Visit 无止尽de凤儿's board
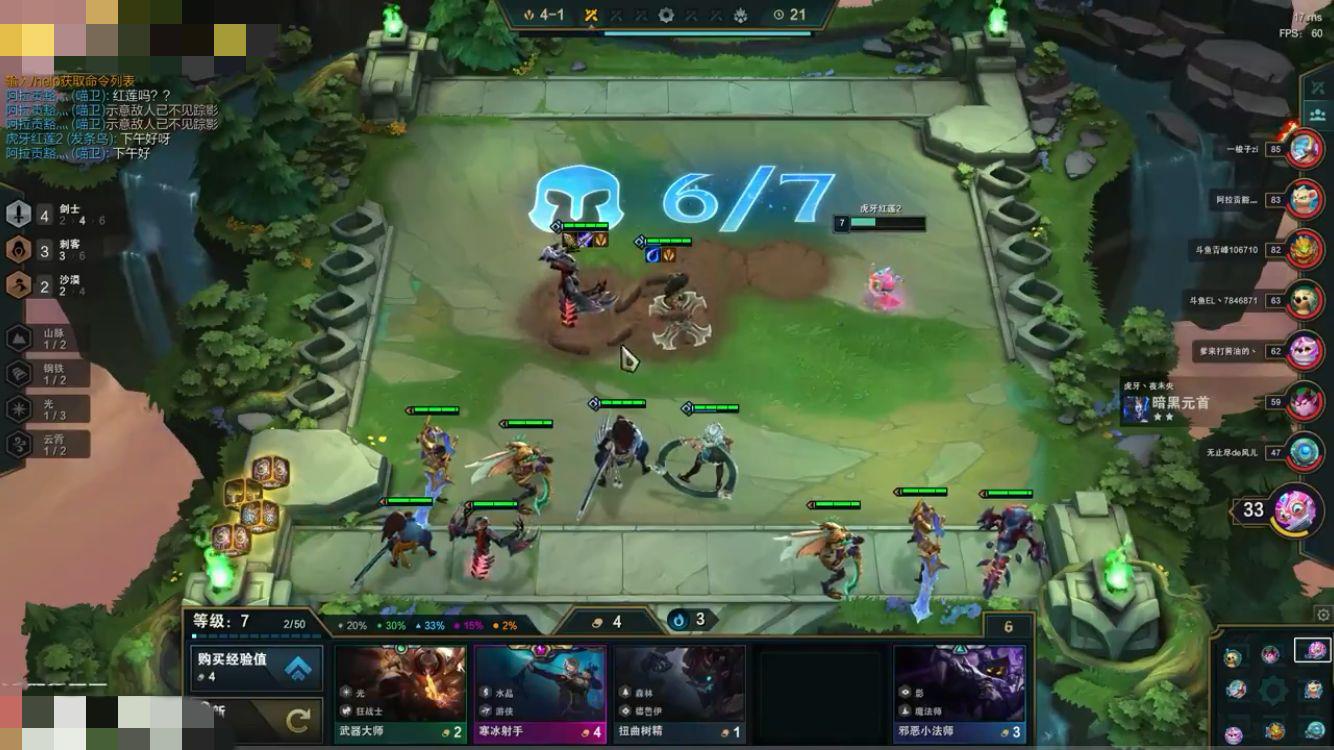 (1304, 452)
